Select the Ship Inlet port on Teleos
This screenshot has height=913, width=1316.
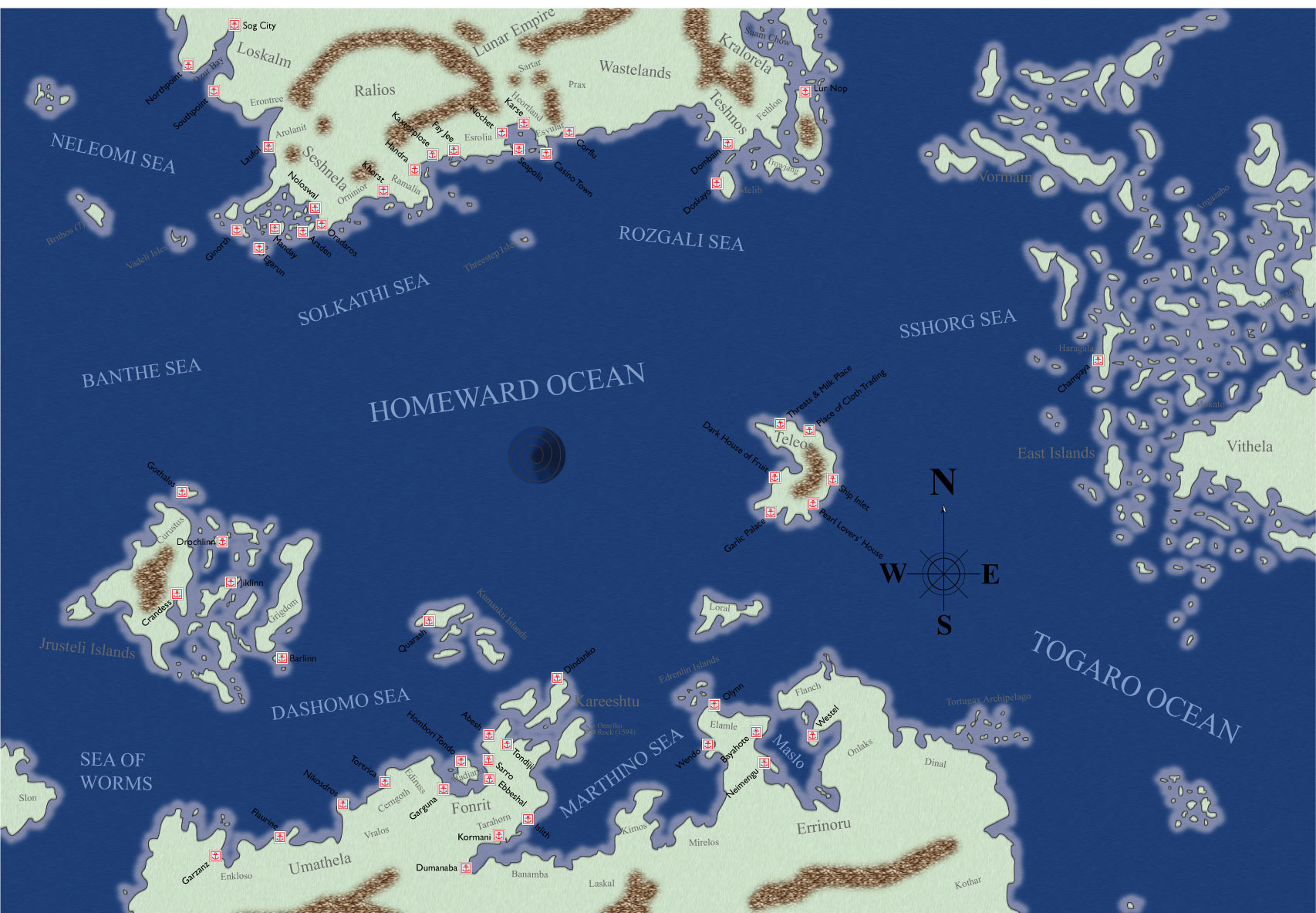pyautogui.click(x=832, y=479)
